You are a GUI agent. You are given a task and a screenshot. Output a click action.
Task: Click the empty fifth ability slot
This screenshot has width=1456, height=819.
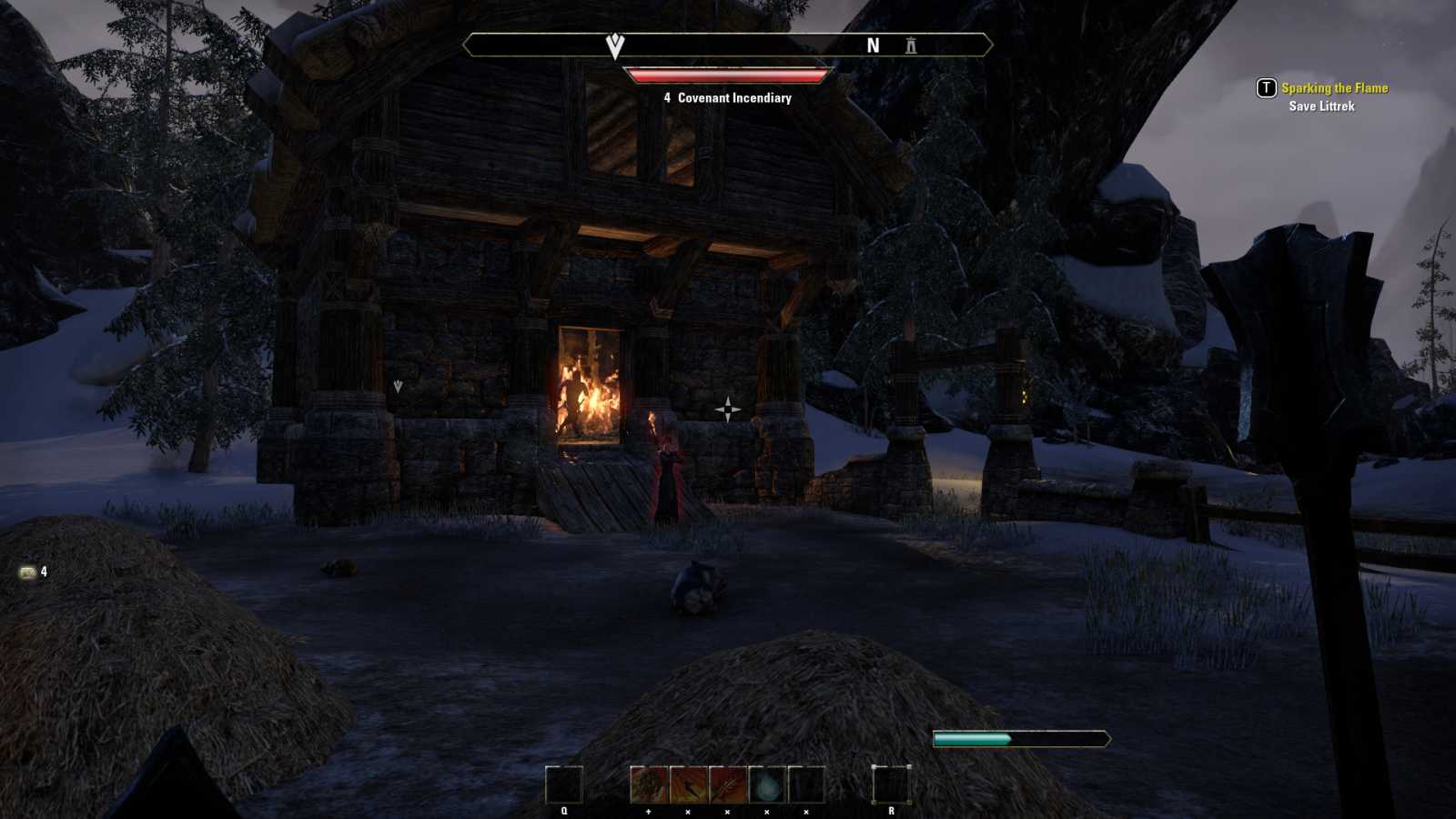point(805,784)
